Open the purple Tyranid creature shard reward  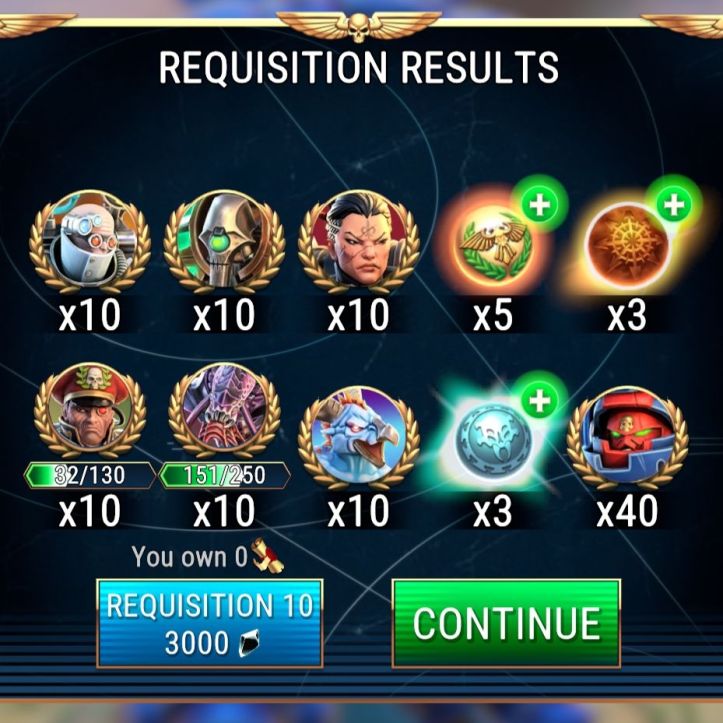pos(224,415)
